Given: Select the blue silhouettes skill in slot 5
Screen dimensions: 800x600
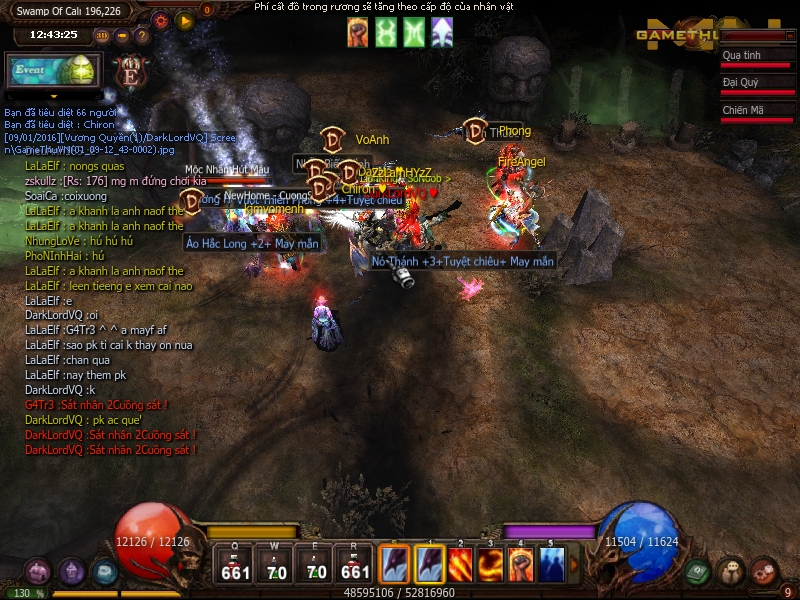Looking at the screenshot, I should pos(551,564).
